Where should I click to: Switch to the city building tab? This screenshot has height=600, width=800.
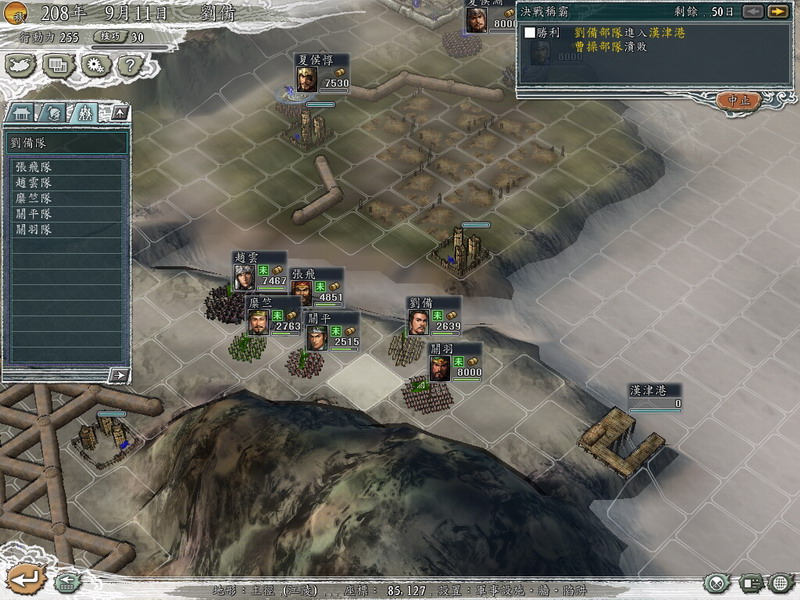pyautogui.click(x=22, y=113)
